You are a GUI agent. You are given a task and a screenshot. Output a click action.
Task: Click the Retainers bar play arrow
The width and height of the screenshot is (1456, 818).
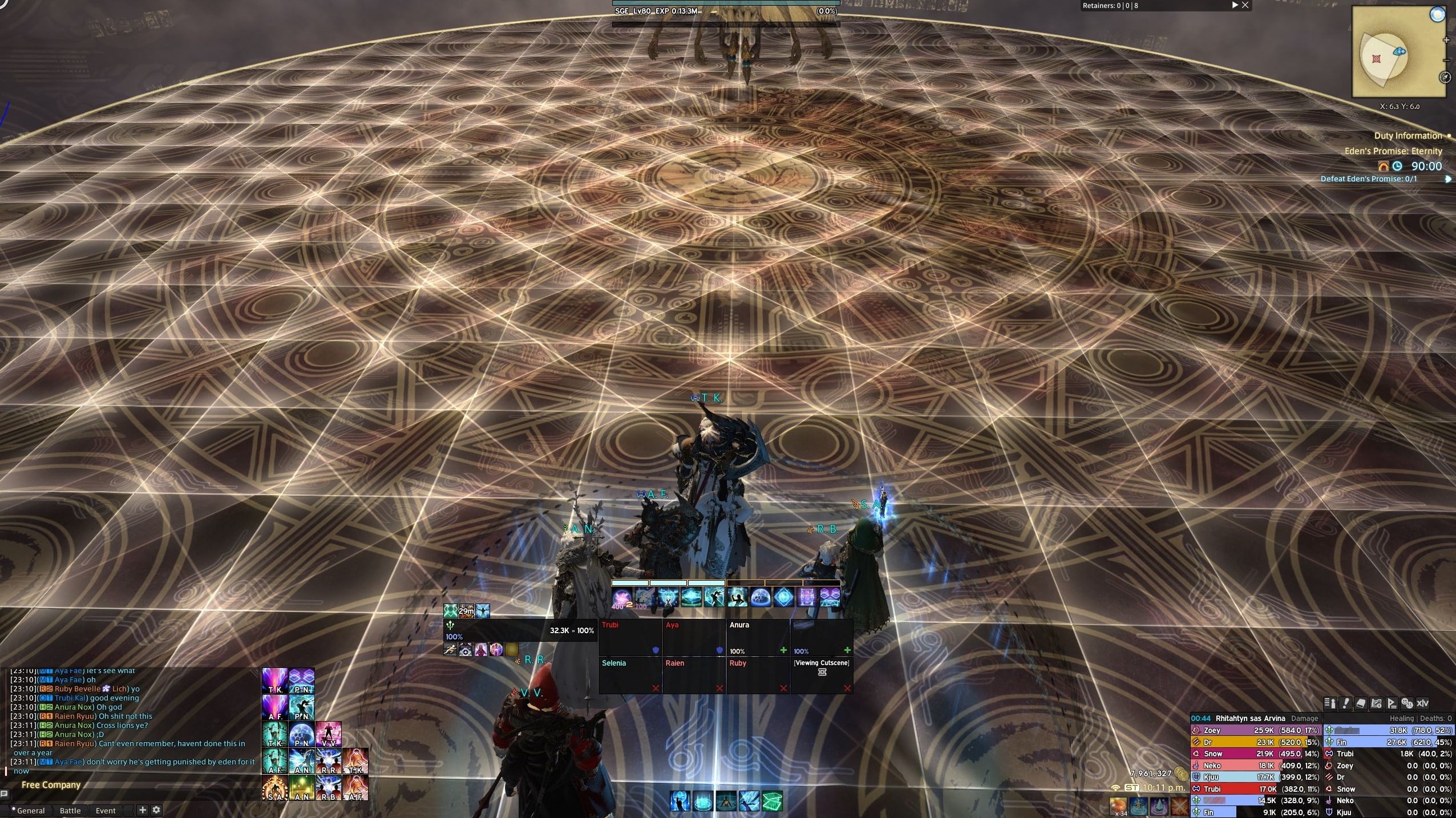point(1235,5)
